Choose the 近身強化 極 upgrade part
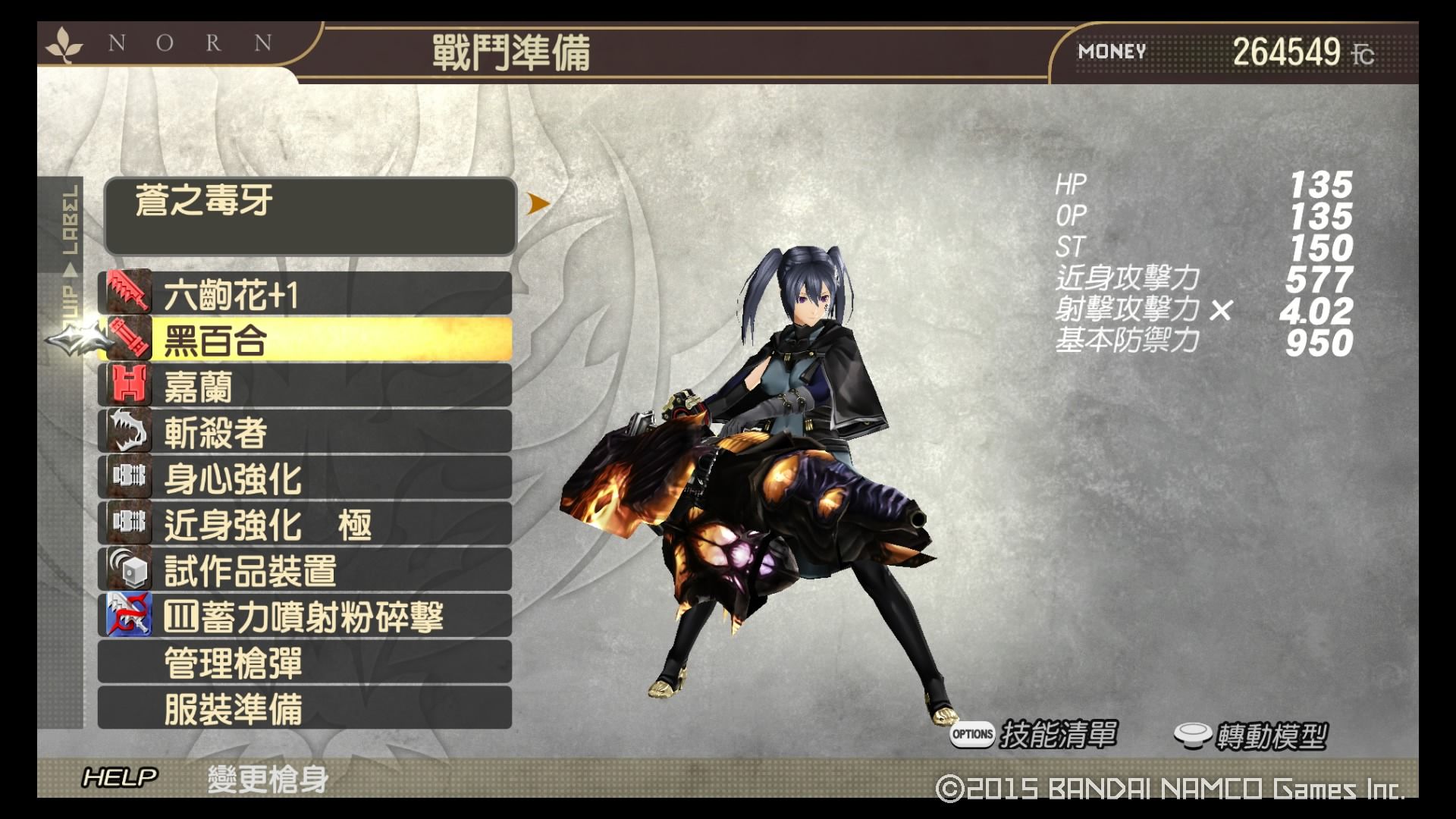The image size is (1456, 819). (x=305, y=525)
